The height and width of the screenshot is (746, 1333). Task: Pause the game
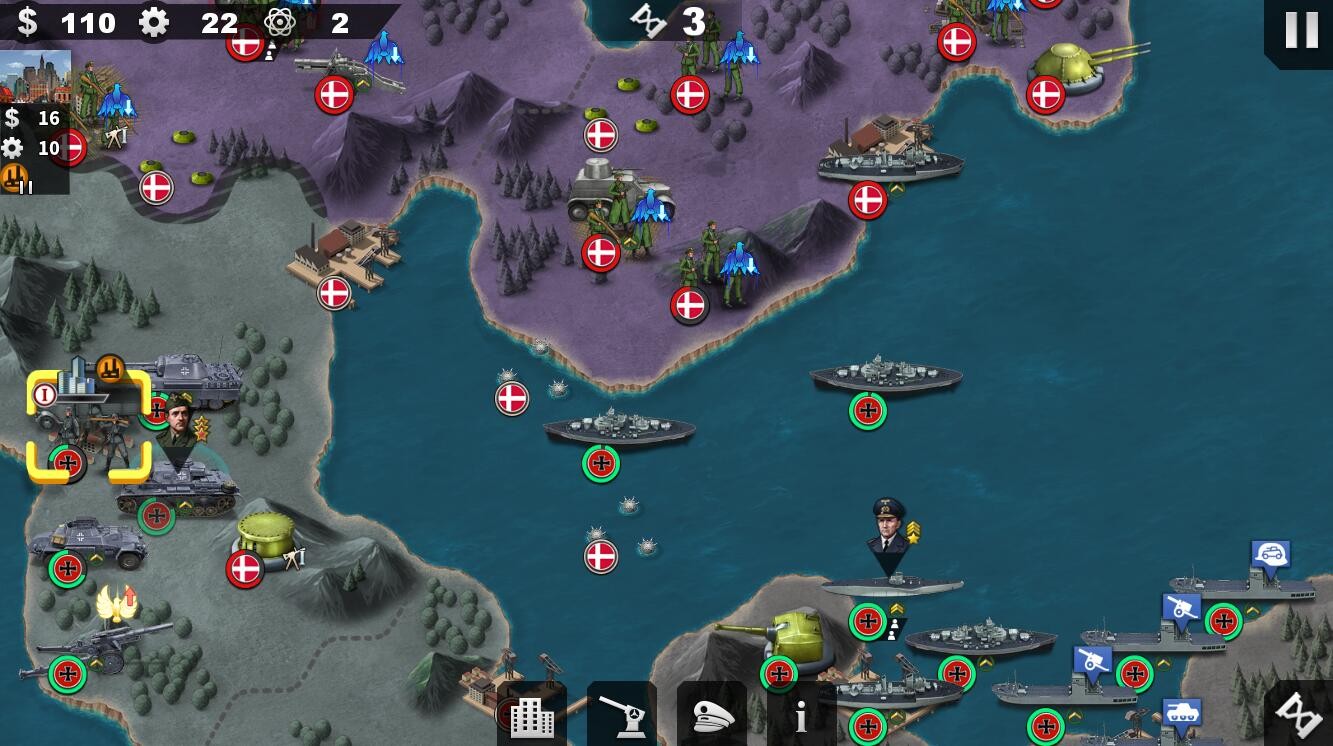tap(1300, 31)
